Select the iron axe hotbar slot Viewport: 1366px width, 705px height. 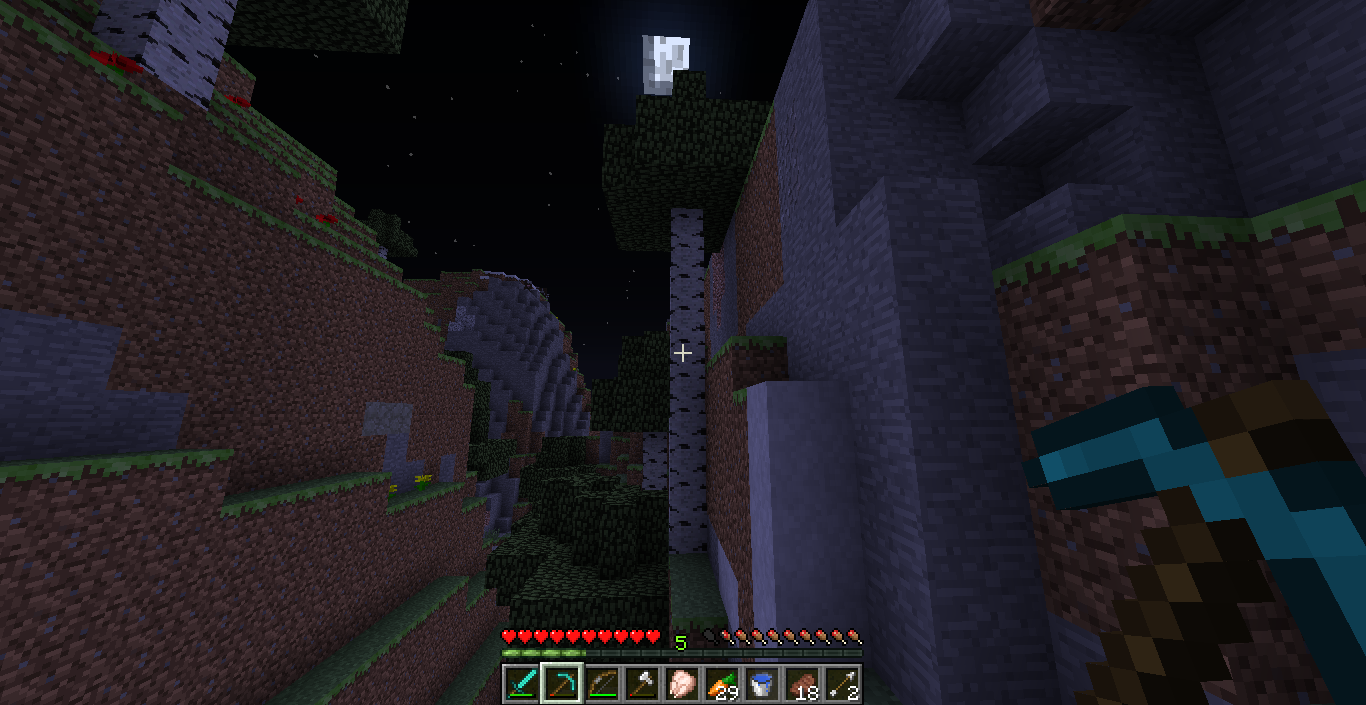click(x=641, y=684)
